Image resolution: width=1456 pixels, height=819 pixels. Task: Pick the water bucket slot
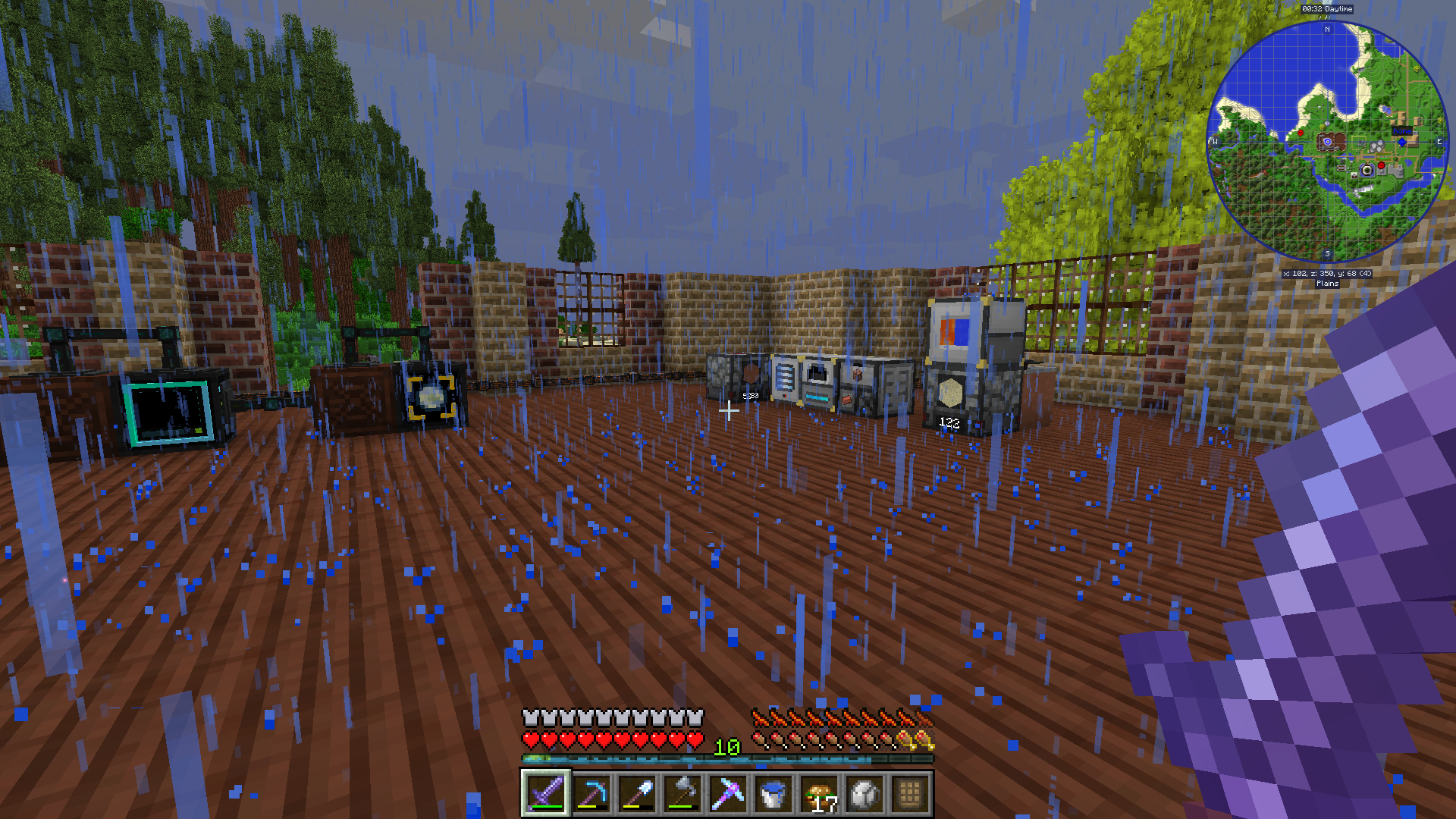point(773,794)
